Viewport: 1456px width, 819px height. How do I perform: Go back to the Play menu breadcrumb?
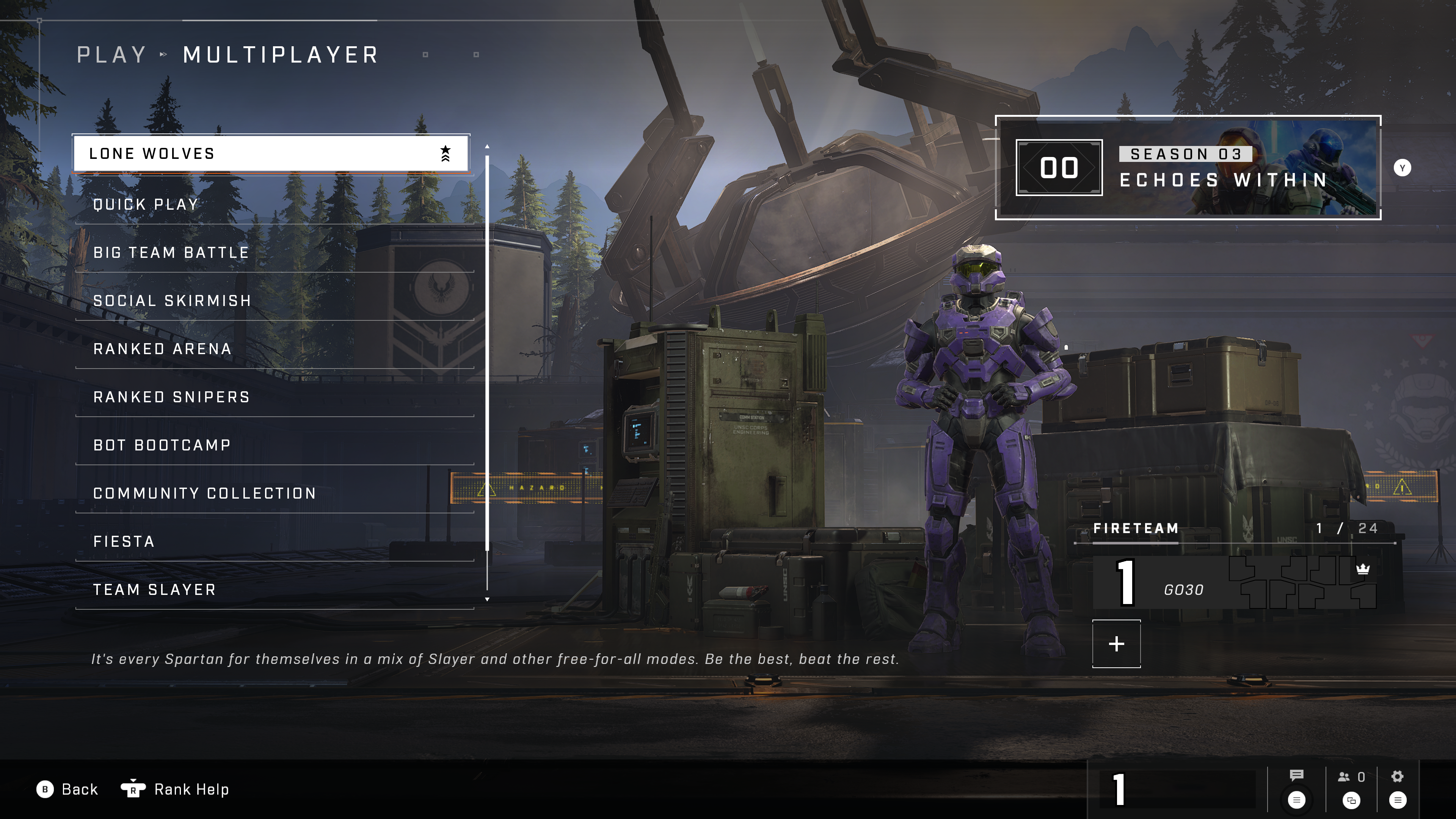111,55
